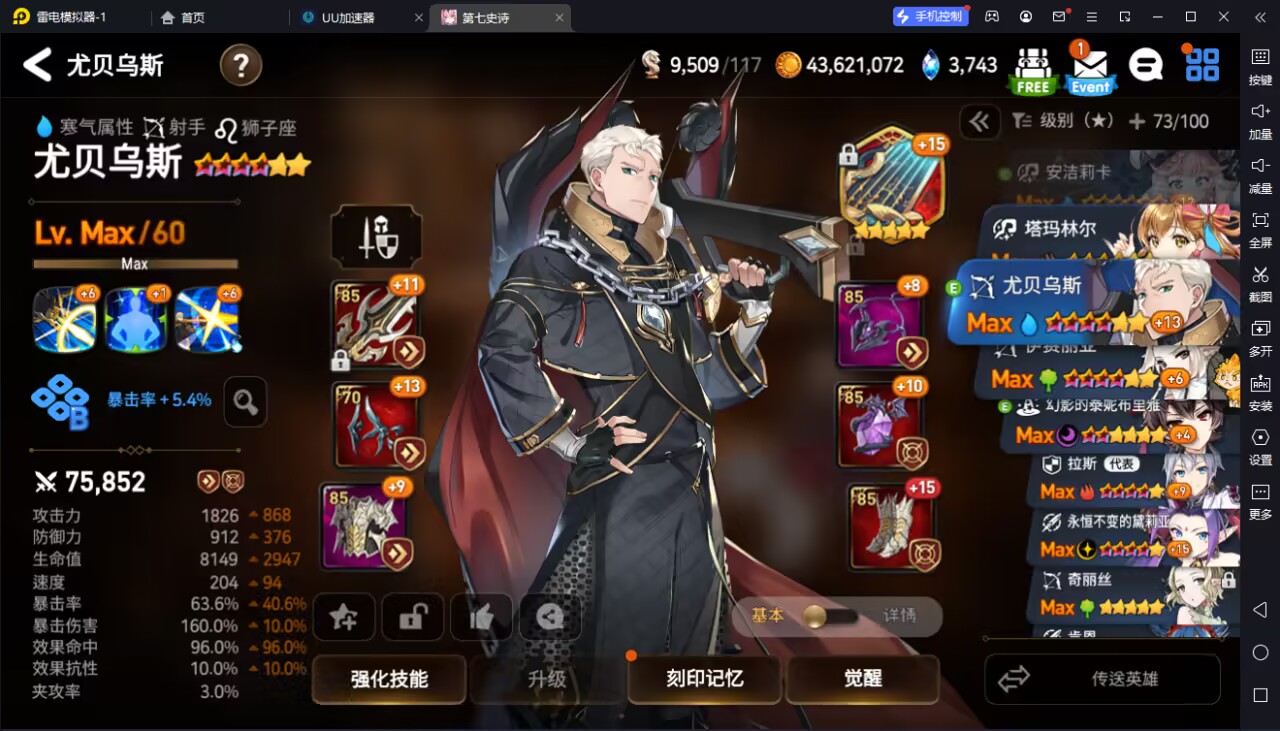The width and height of the screenshot is (1280, 731).
Task: Claim the FREE shop gift icon
Action: click(1032, 68)
